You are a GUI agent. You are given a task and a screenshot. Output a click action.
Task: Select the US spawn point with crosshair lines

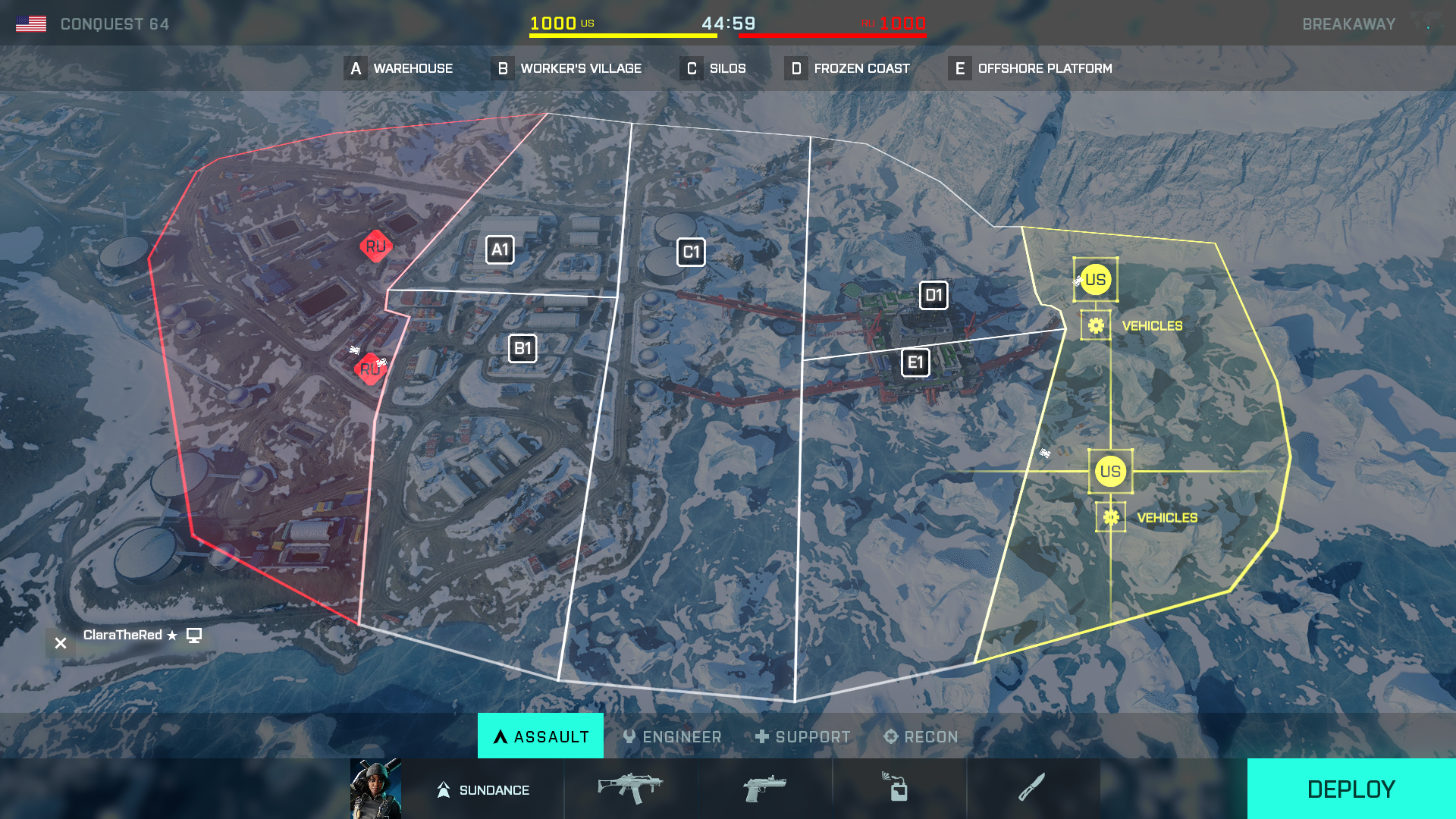click(x=1110, y=472)
